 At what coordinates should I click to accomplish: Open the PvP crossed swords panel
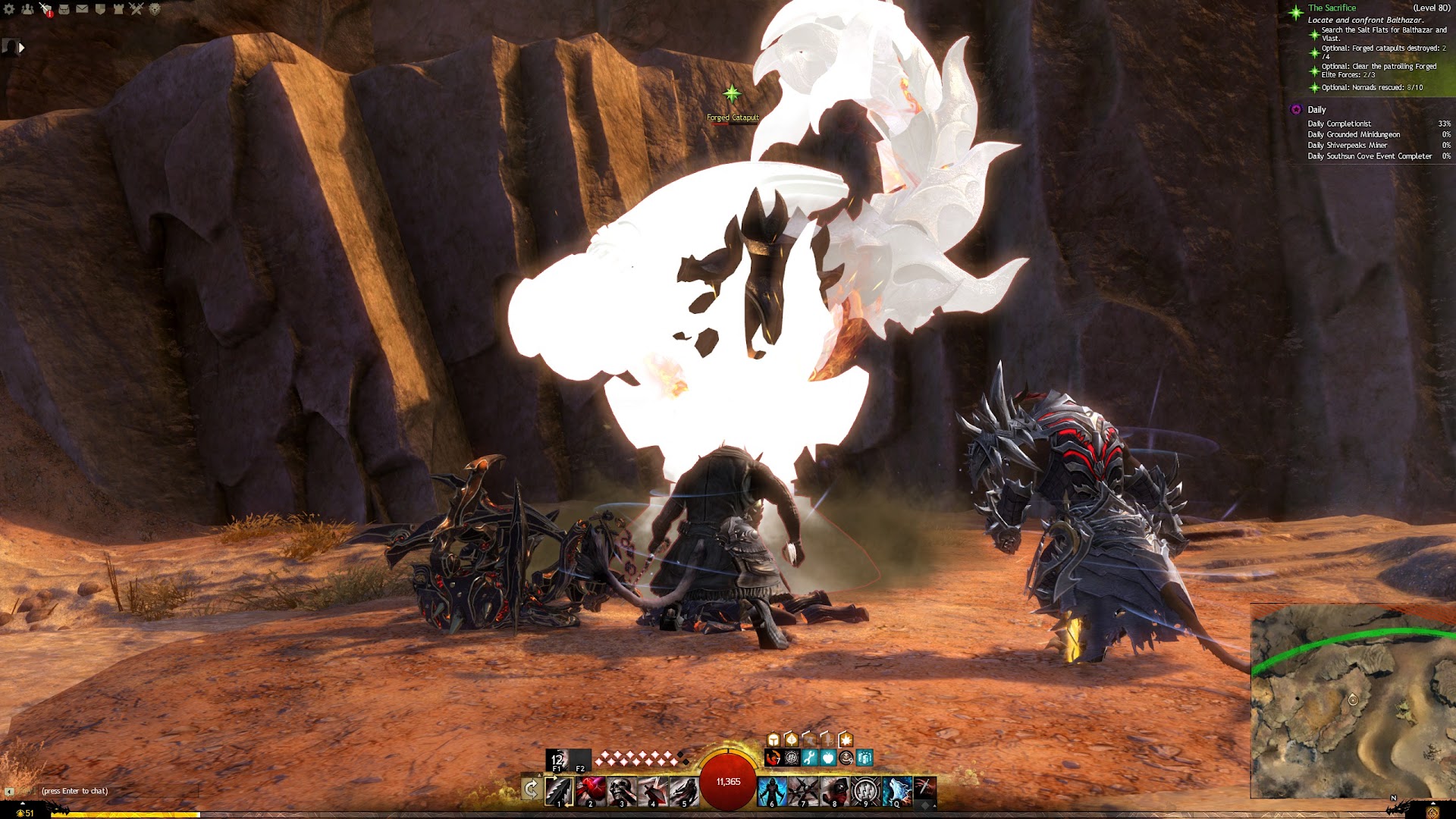click(x=136, y=9)
